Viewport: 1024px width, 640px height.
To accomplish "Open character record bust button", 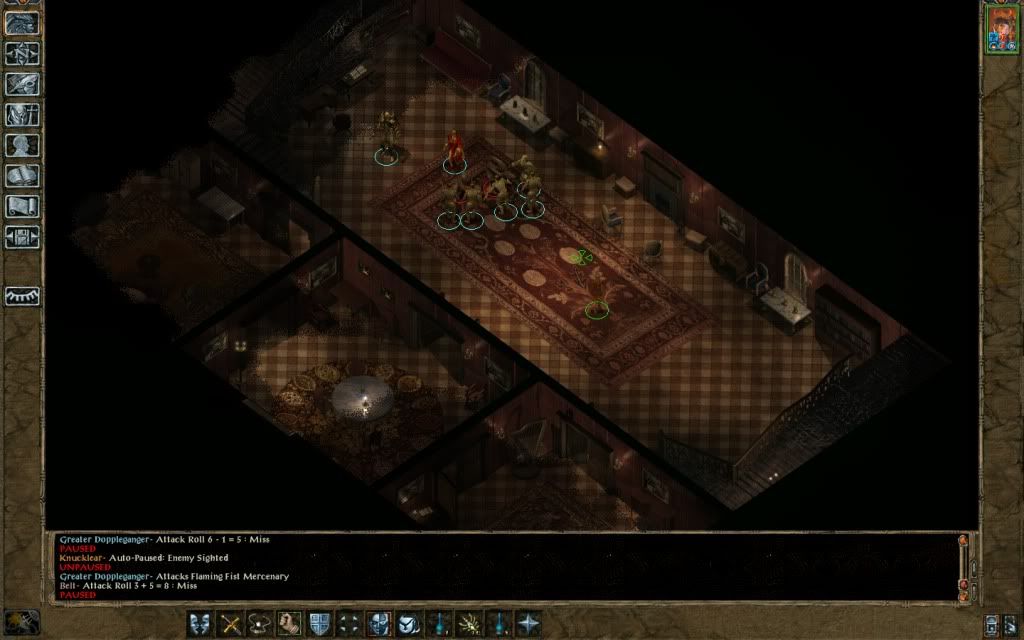I will [22, 145].
